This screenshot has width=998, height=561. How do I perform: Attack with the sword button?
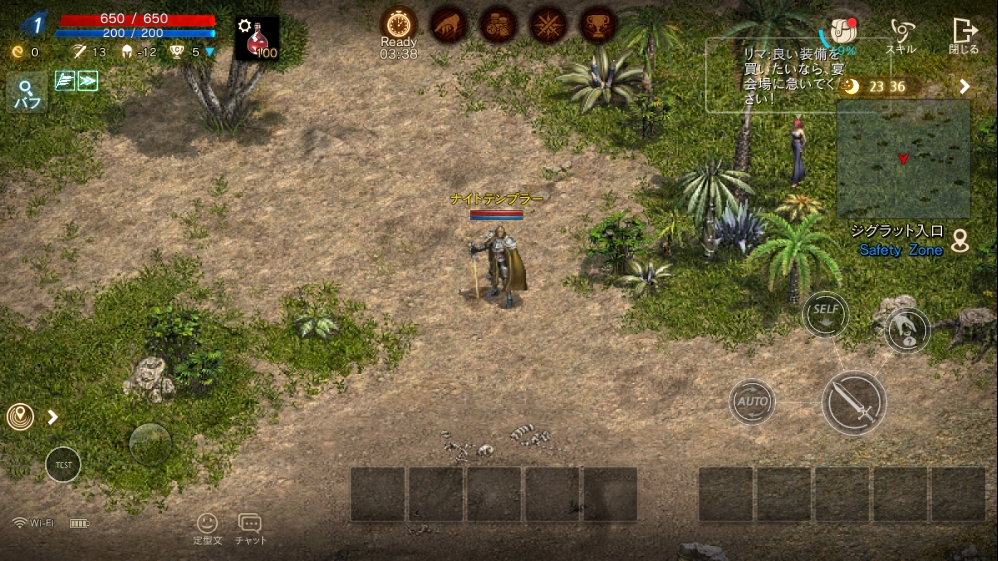click(853, 402)
